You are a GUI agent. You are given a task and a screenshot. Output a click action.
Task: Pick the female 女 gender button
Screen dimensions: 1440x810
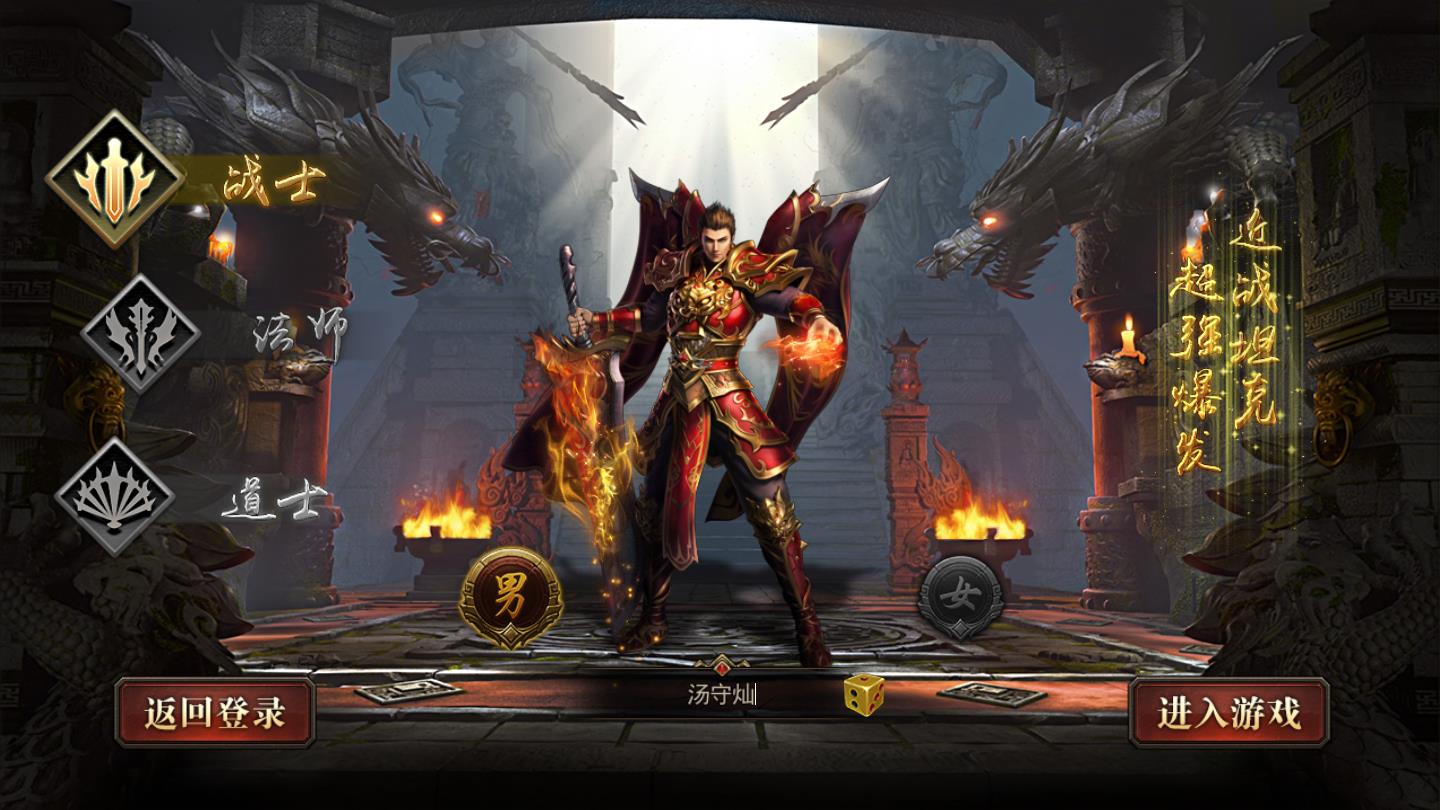961,597
